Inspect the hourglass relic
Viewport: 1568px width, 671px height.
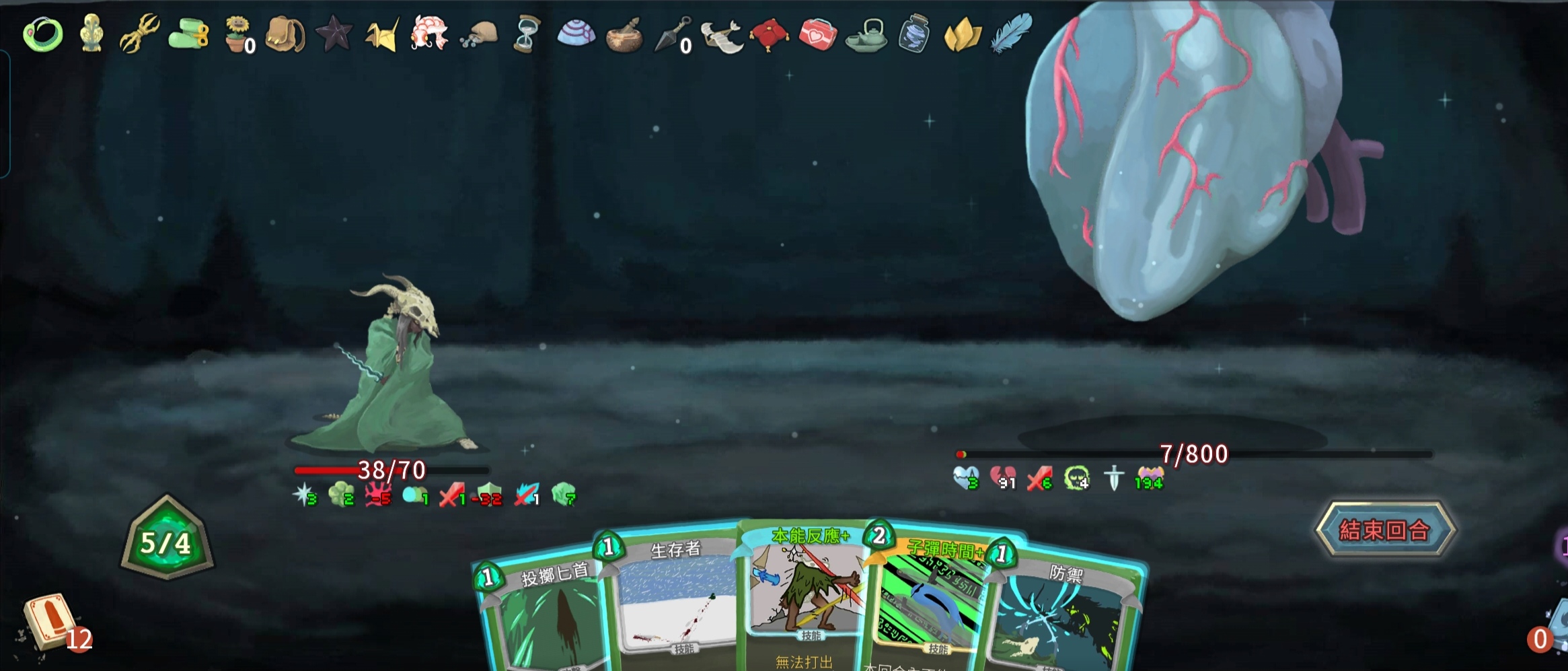[x=526, y=34]
